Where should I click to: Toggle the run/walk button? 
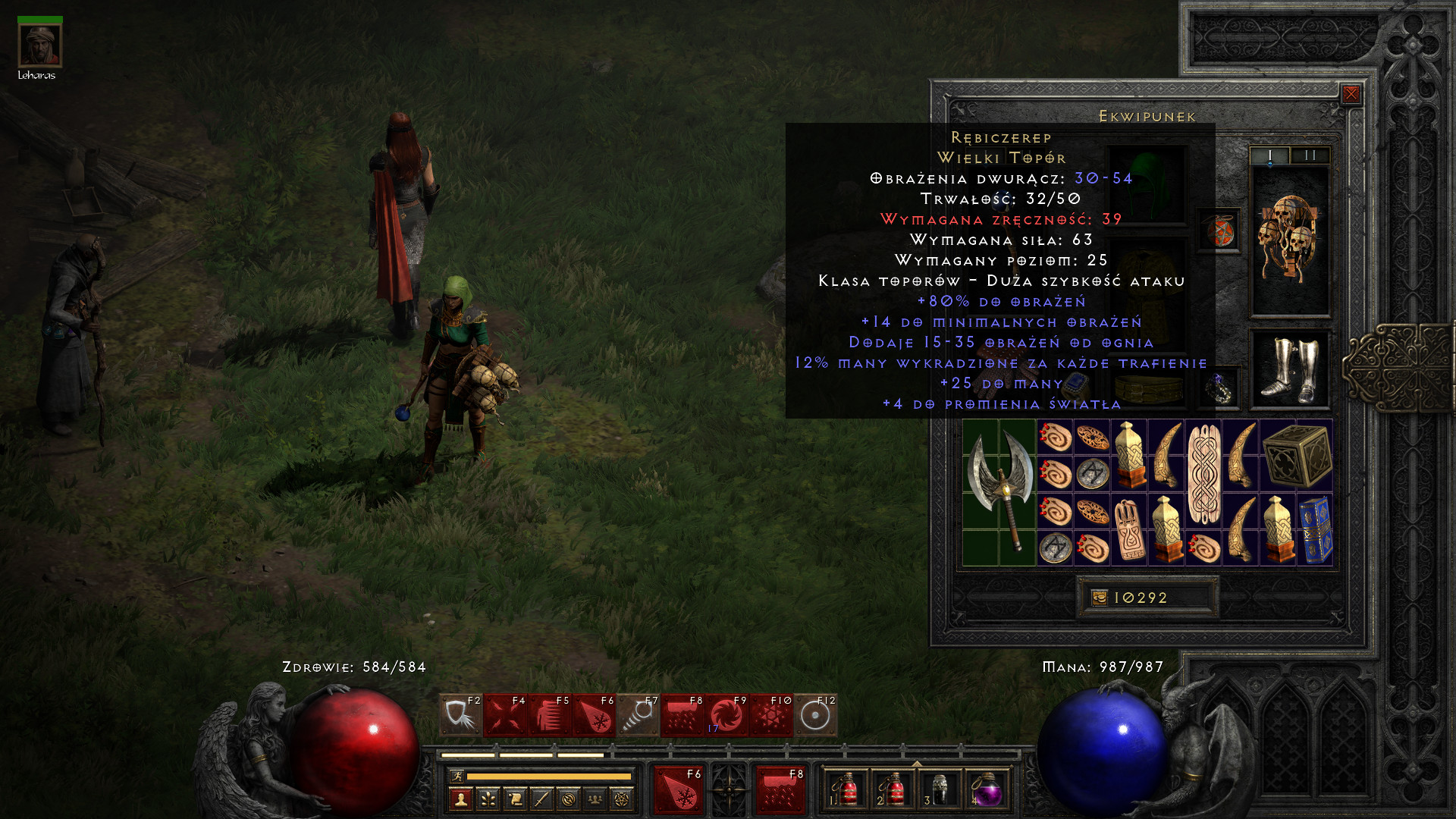click(457, 776)
